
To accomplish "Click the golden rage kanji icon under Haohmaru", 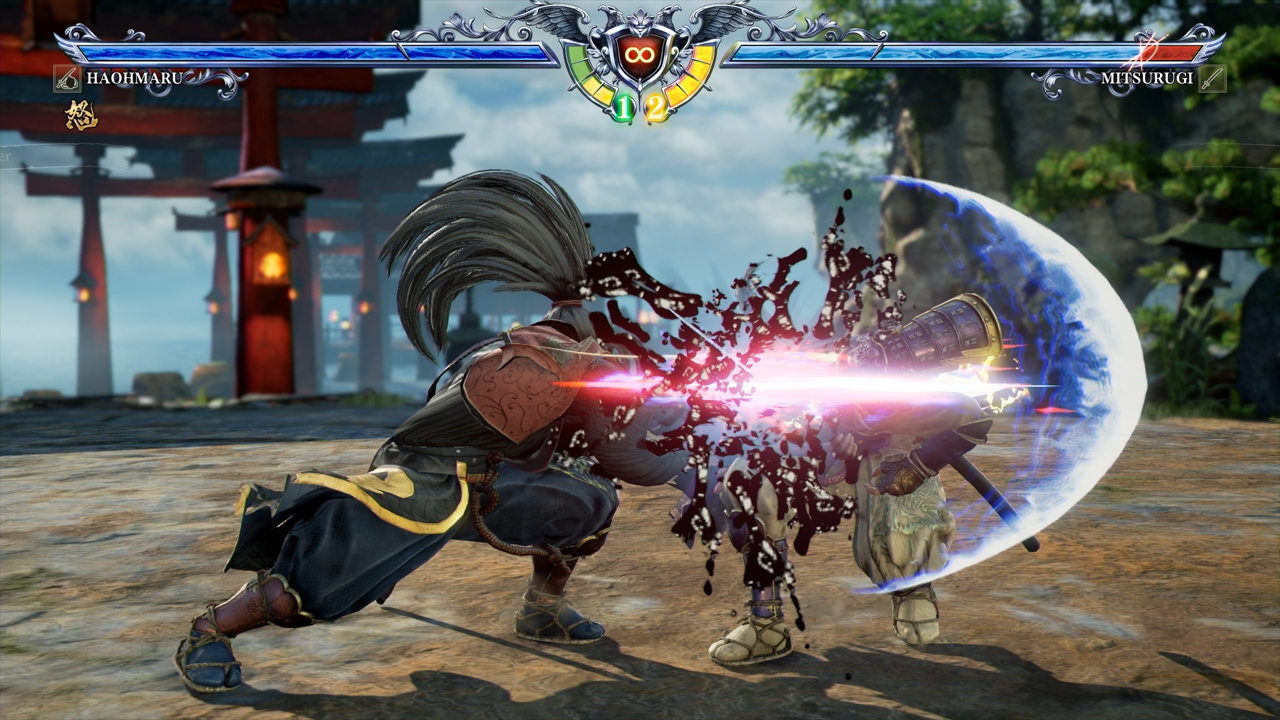I will [80, 116].
